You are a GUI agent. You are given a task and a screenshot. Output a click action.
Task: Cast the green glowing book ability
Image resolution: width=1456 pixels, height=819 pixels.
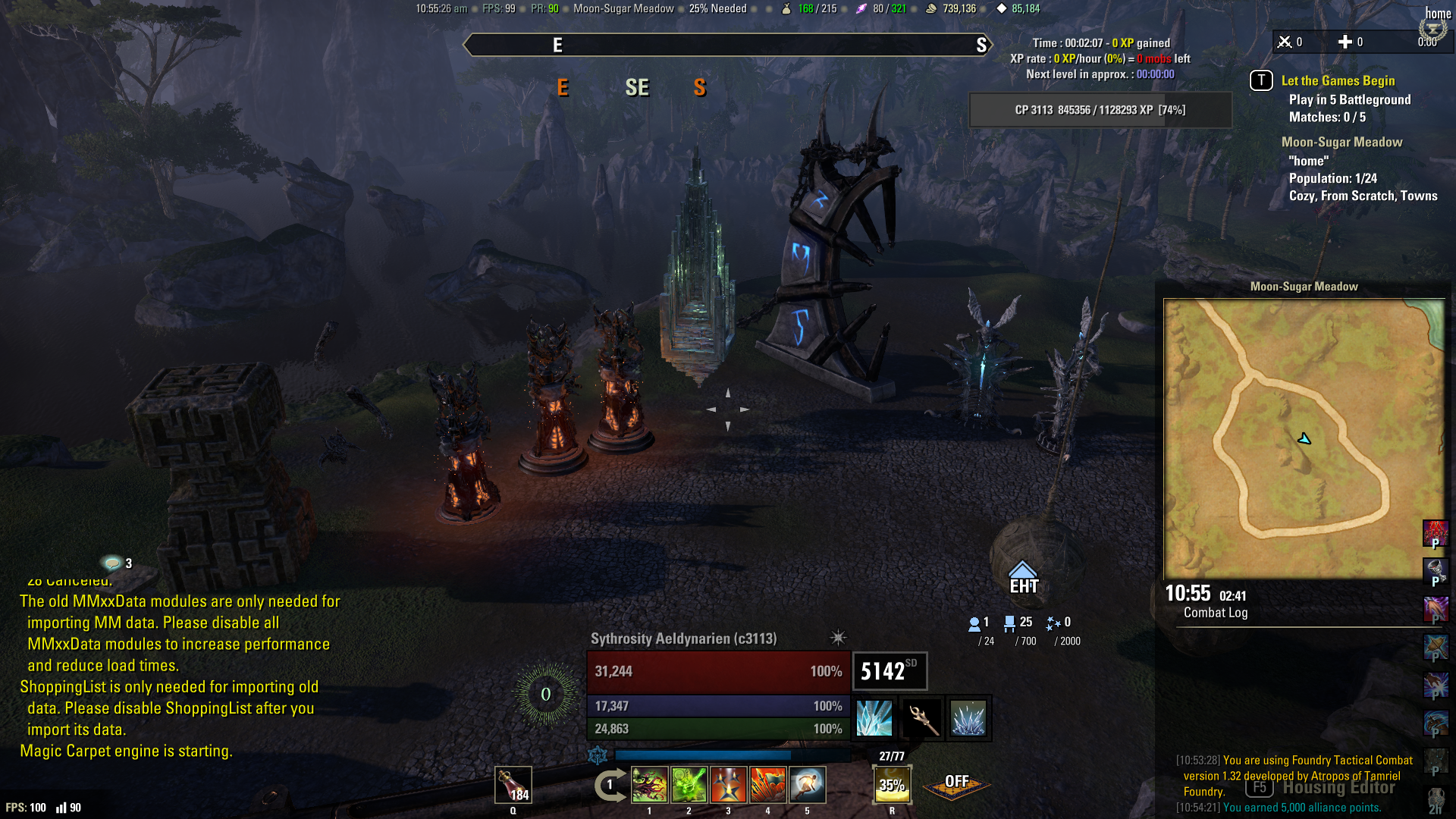tap(689, 785)
